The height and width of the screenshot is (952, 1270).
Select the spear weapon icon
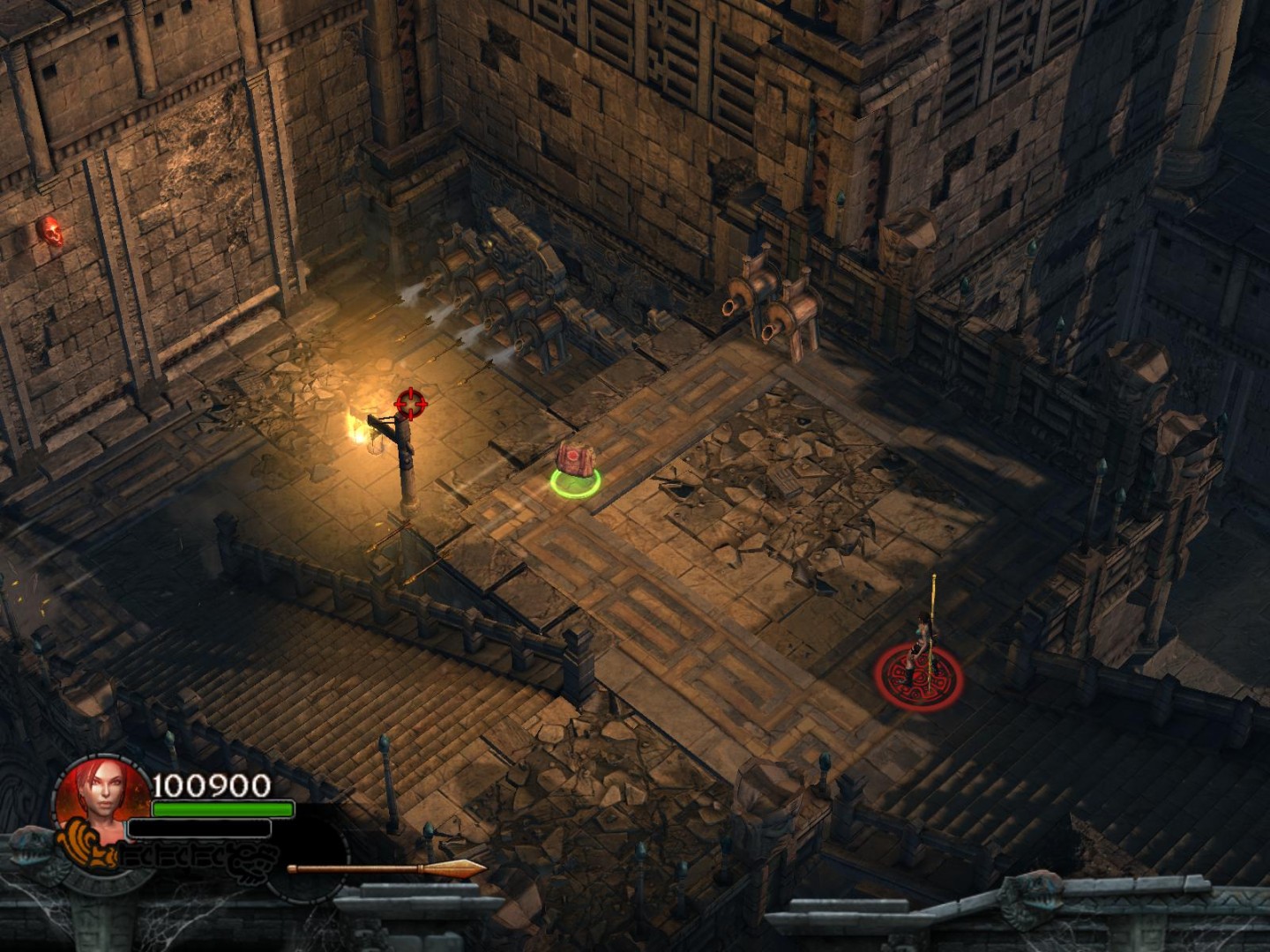coord(386,869)
